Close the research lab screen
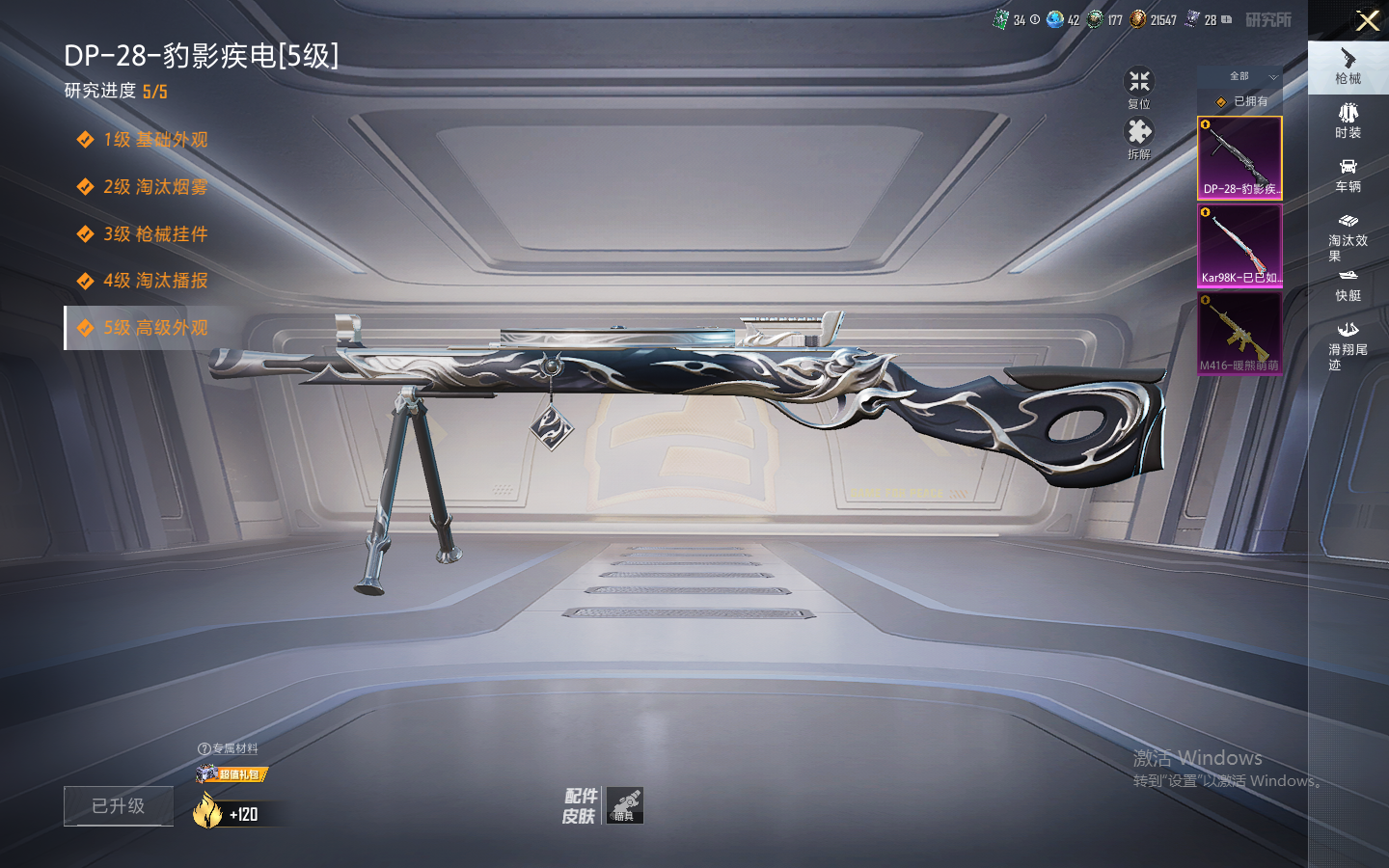 (x=1367, y=20)
